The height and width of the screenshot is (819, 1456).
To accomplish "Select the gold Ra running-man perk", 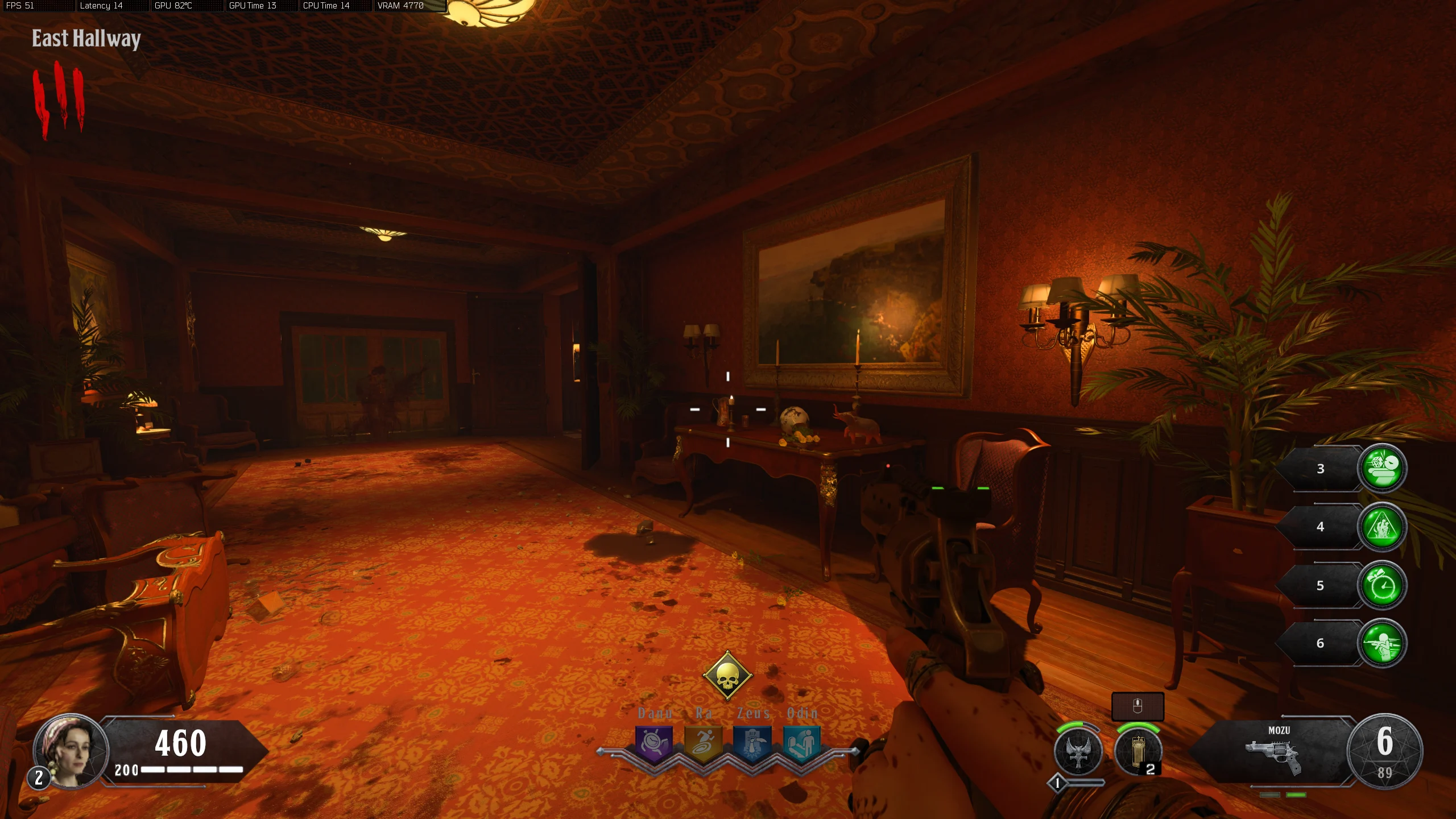I will [x=704, y=743].
